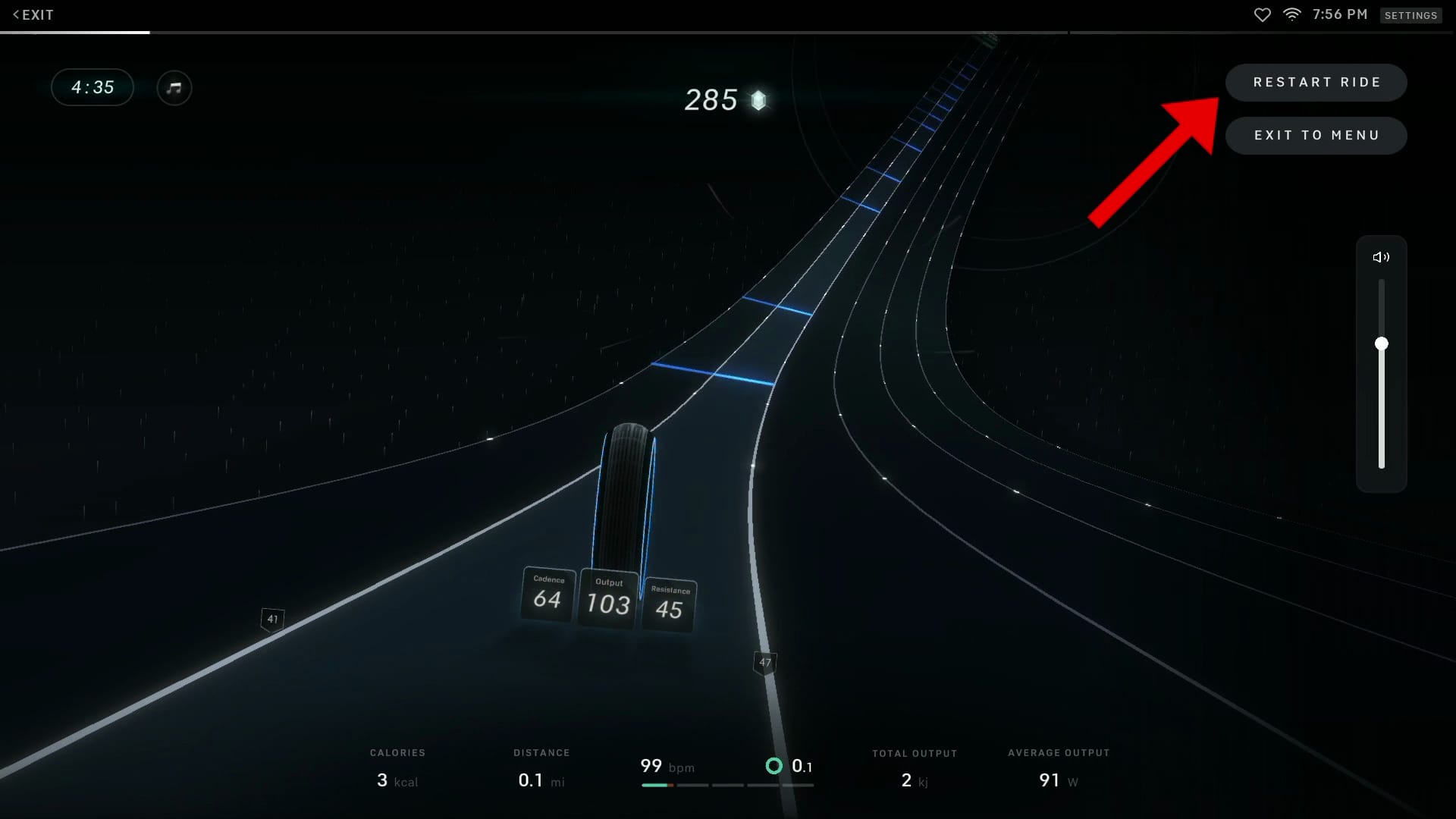Viewport: 1456px width, 819px height.
Task: Tap the Wi-Fi status icon
Action: coord(1291,15)
